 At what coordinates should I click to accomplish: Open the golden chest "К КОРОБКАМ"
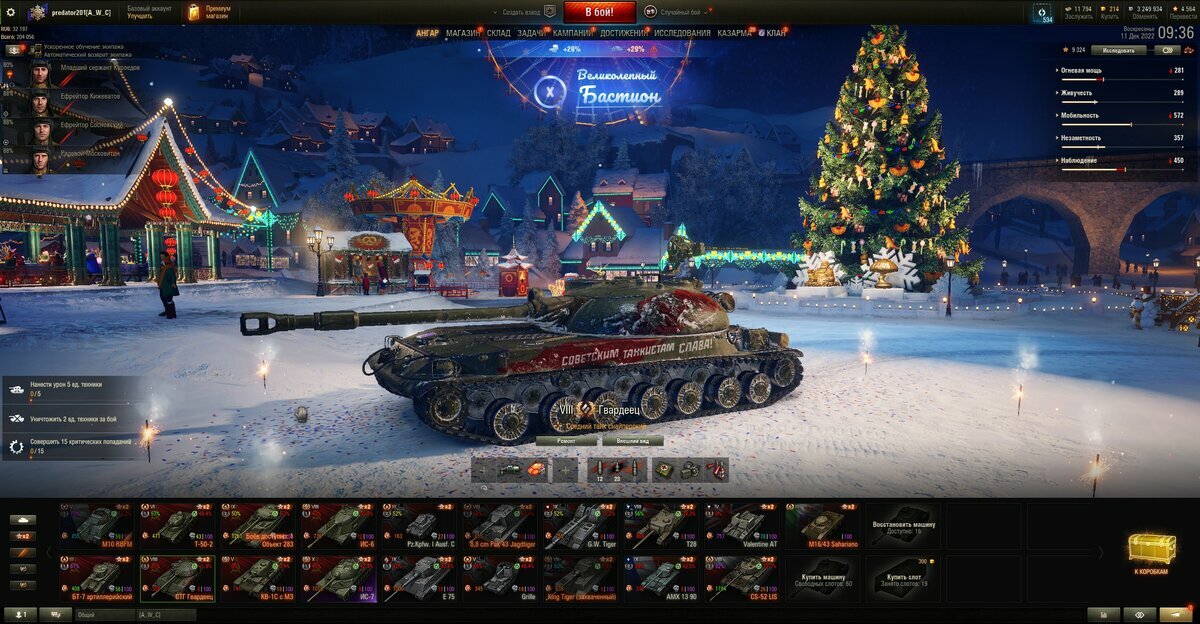pos(1152,551)
